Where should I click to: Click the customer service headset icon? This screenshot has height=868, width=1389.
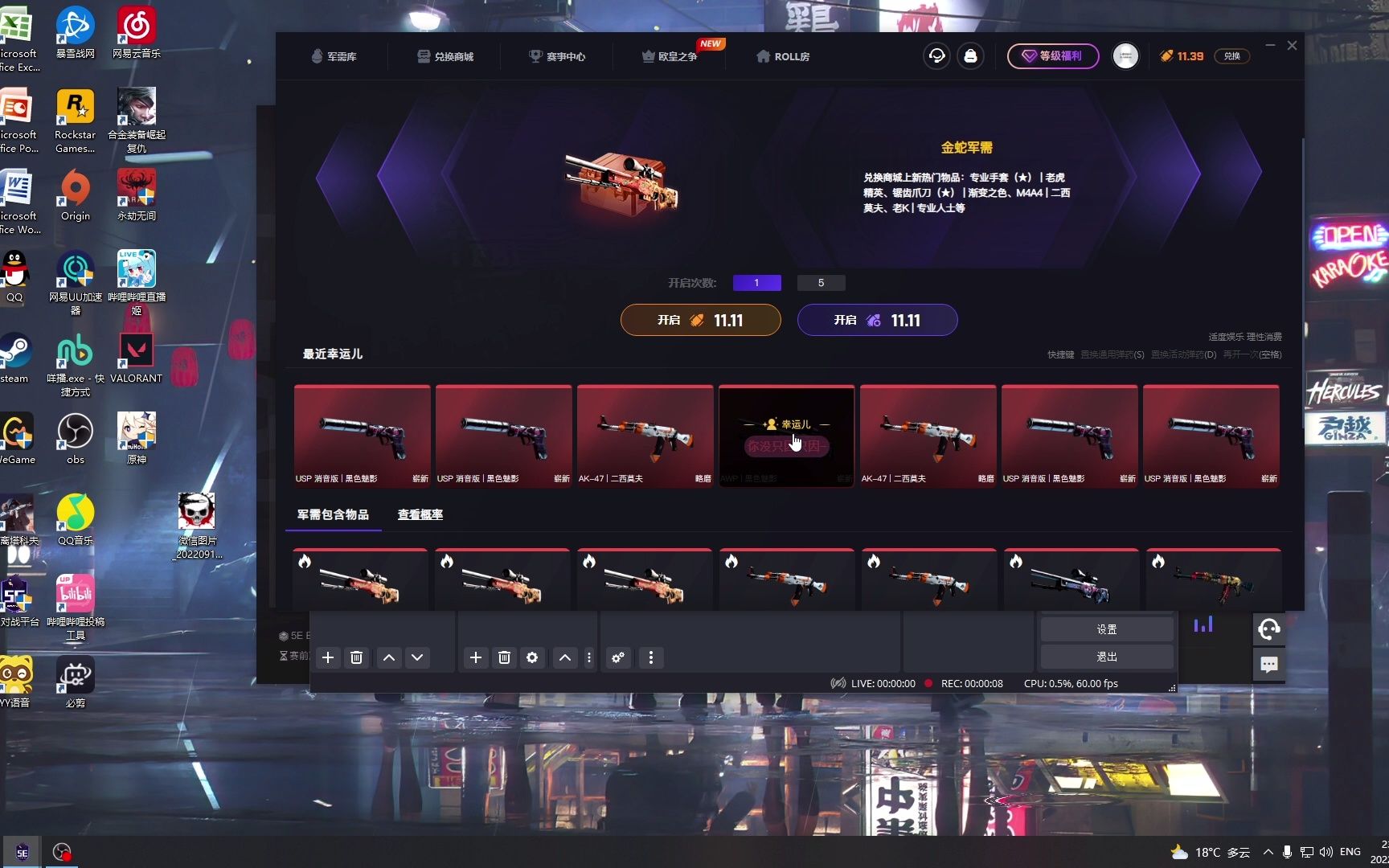936,56
